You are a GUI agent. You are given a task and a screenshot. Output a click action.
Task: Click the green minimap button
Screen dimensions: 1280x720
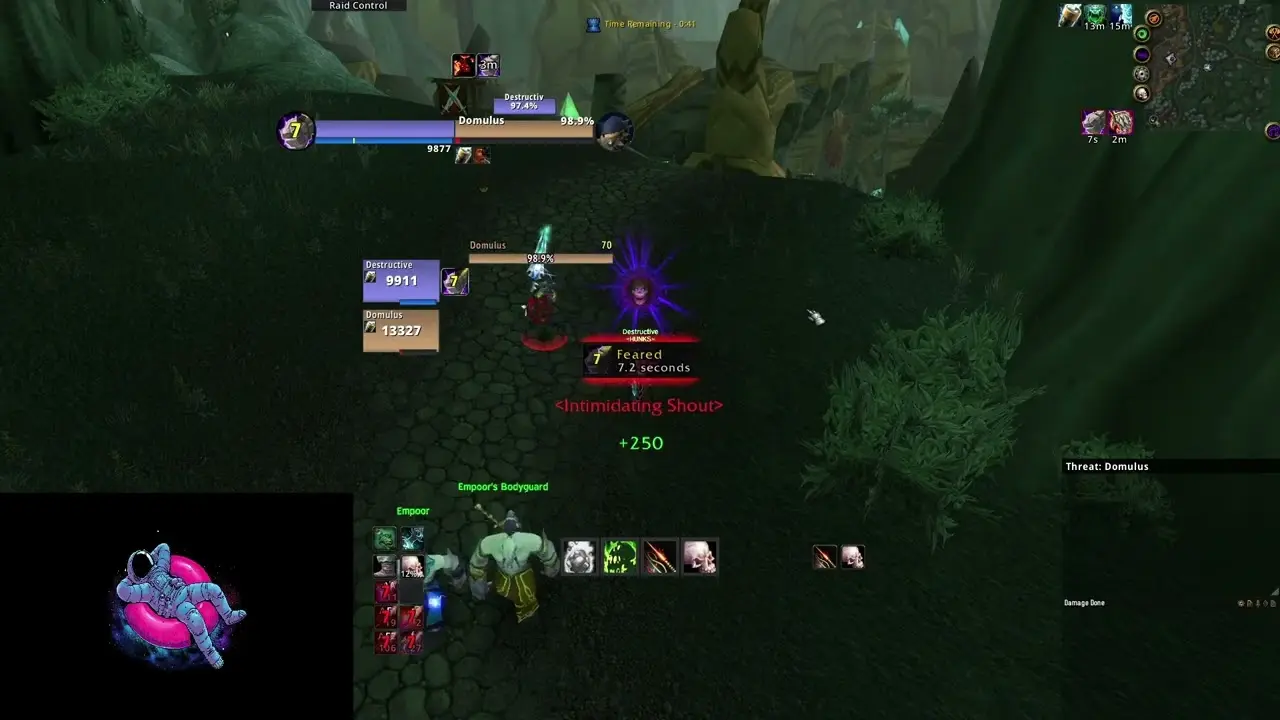click(1141, 33)
